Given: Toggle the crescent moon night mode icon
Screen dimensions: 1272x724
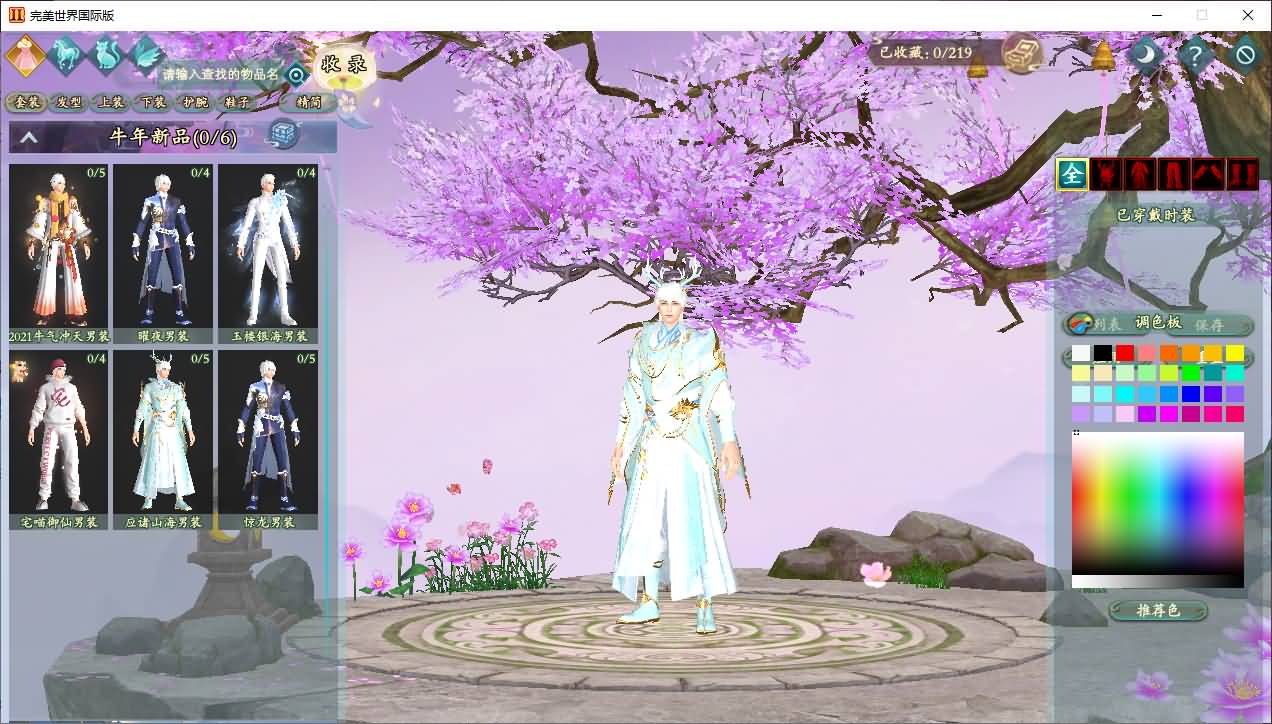Looking at the screenshot, I should (1147, 54).
